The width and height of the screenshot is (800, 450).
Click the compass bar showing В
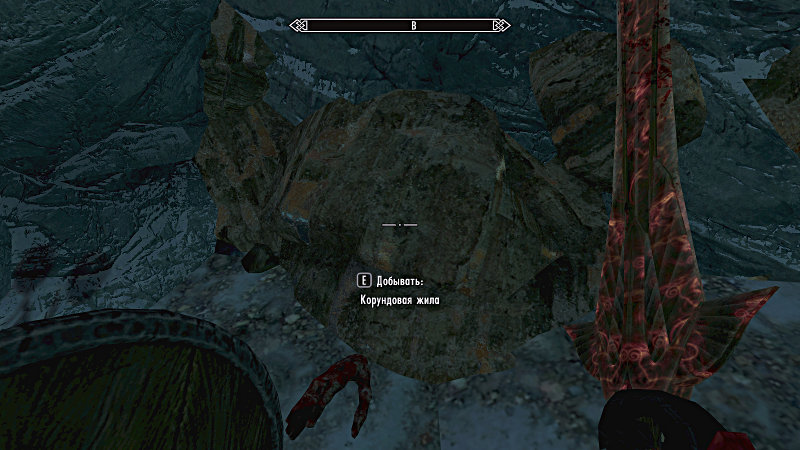[399, 26]
